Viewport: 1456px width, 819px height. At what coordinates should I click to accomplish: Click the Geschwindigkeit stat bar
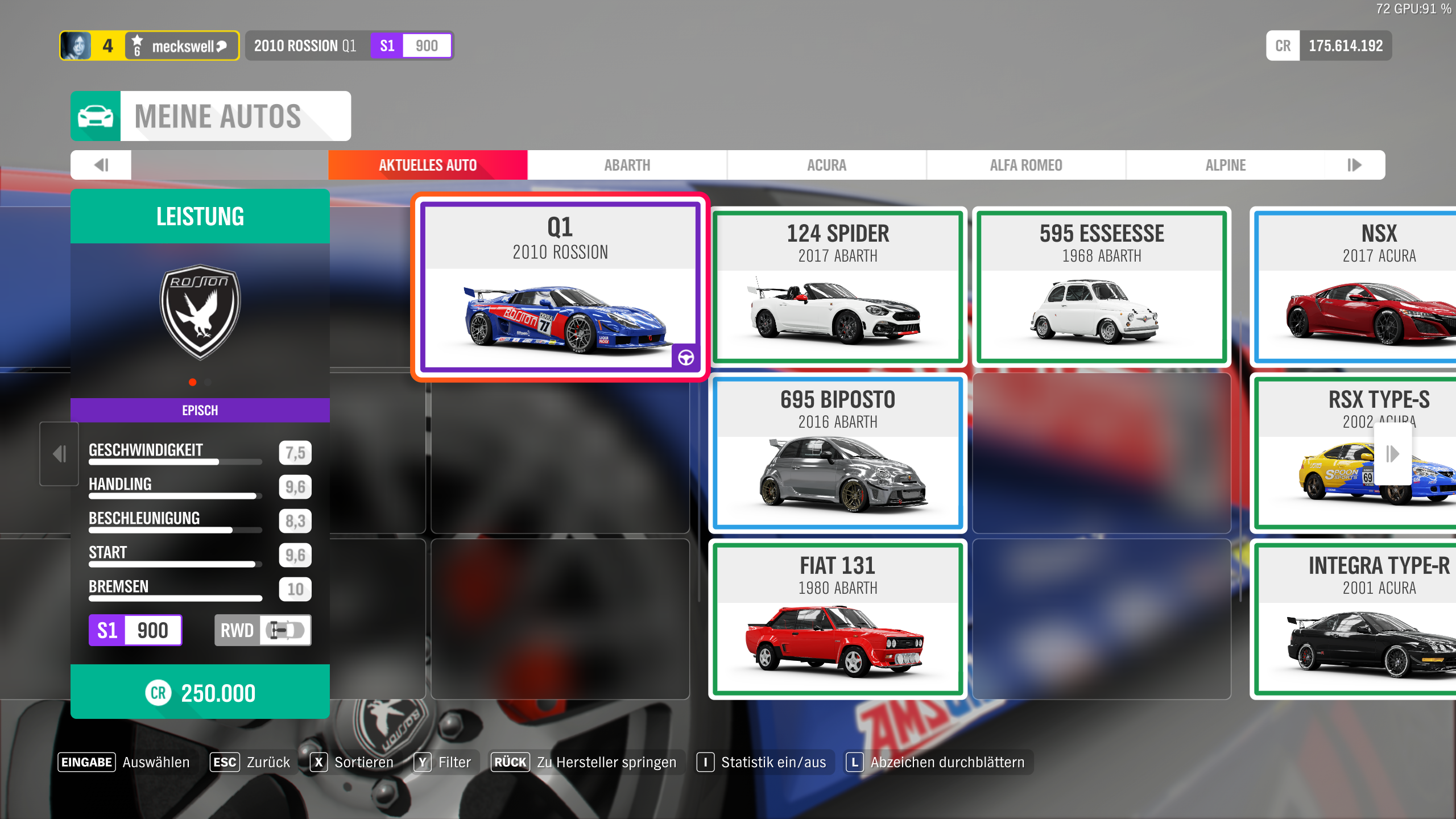click(x=175, y=462)
